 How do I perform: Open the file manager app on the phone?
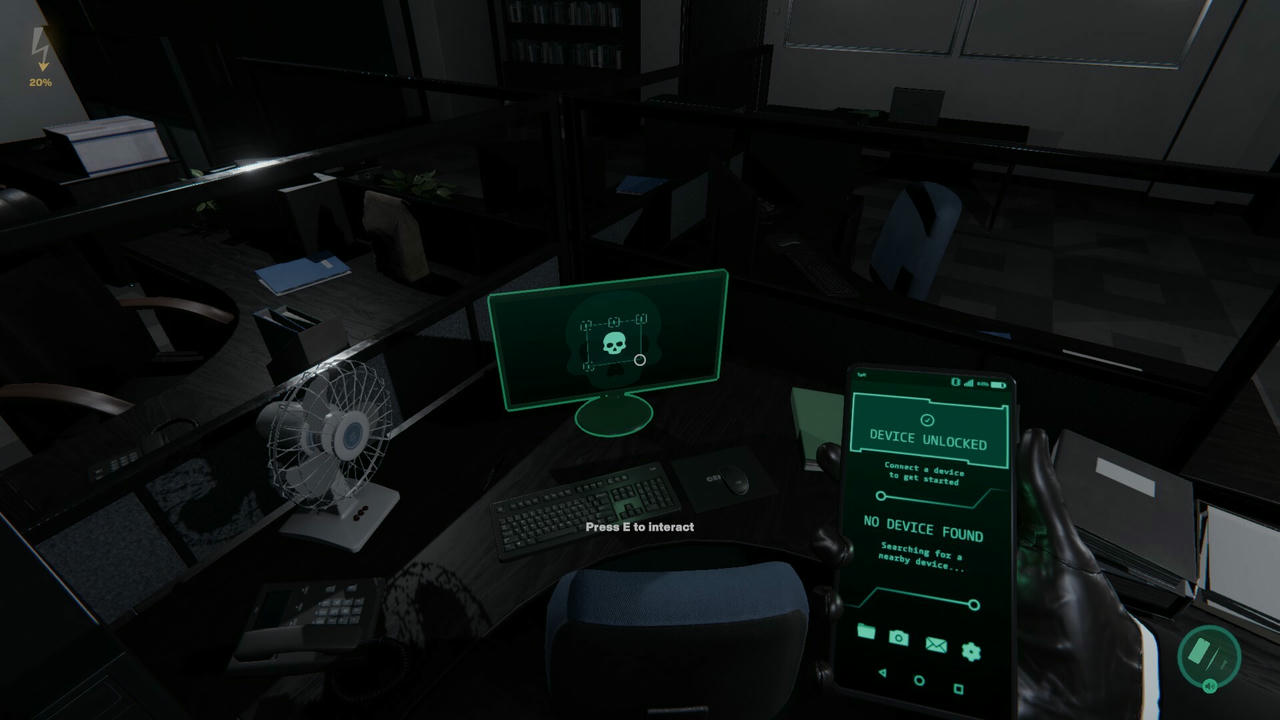(x=867, y=632)
